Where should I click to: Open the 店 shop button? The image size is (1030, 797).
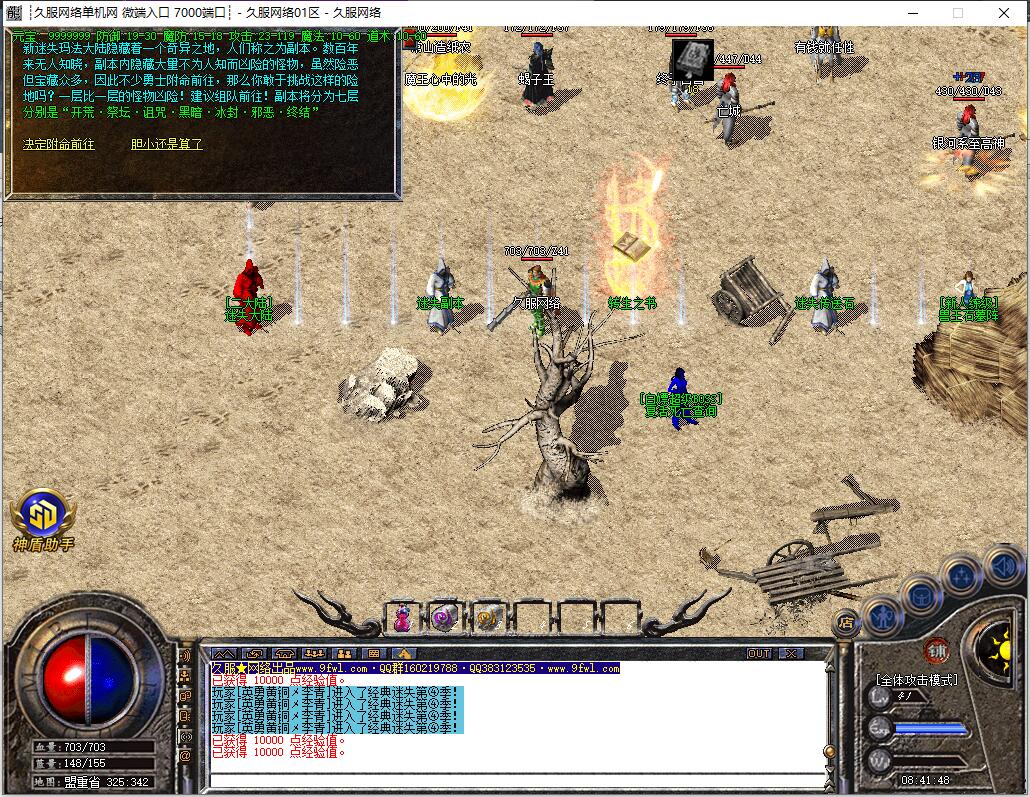pyautogui.click(x=846, y=621)
